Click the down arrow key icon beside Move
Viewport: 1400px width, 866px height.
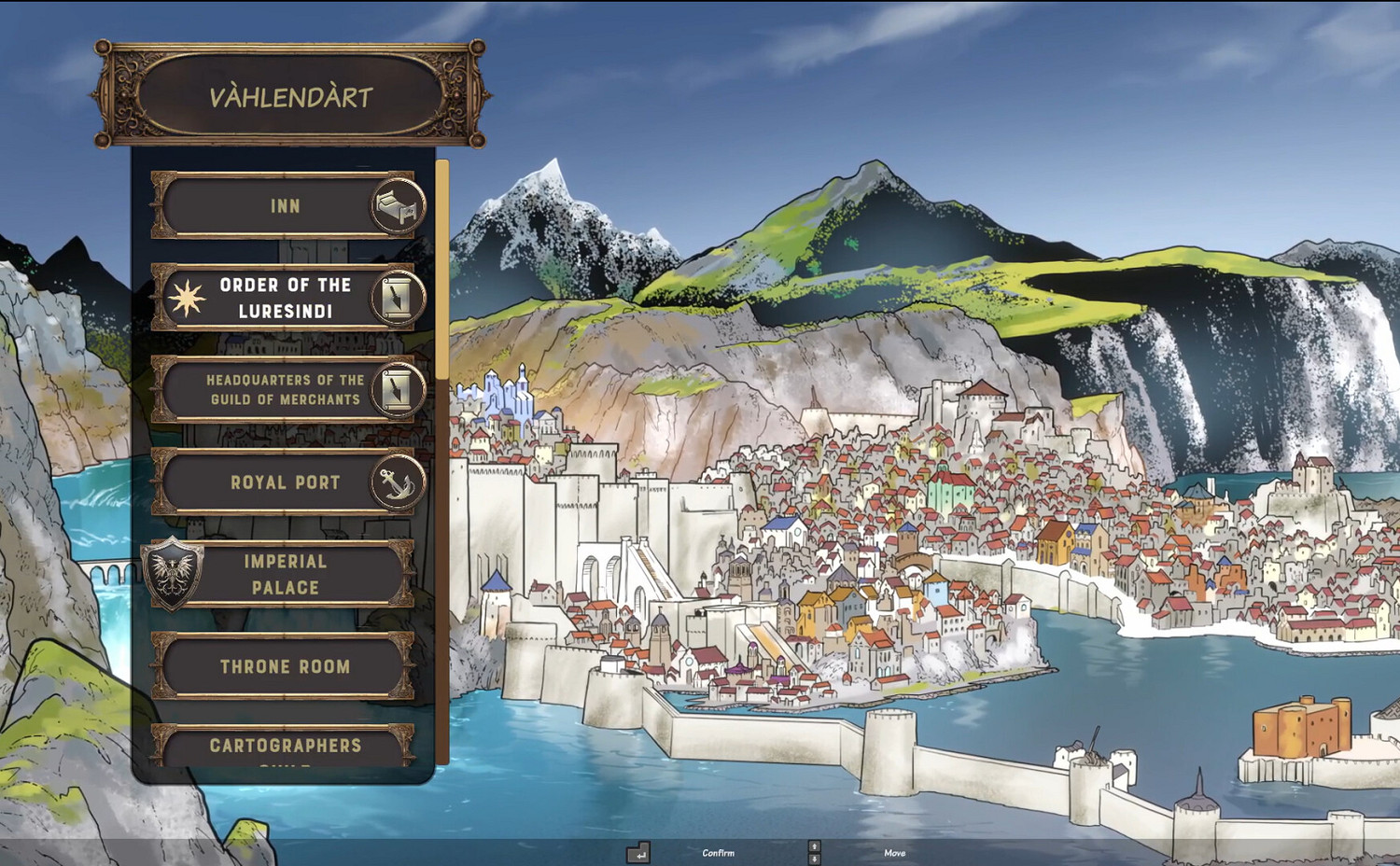814,859
